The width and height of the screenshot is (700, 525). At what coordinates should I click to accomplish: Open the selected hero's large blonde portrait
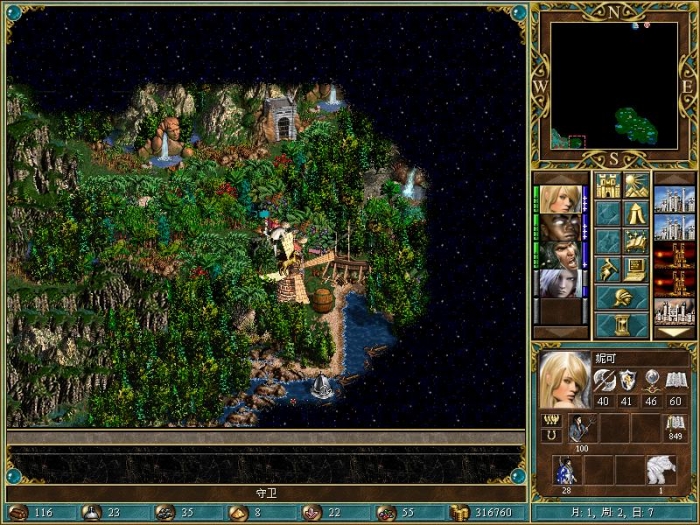[x=565, y=380]
